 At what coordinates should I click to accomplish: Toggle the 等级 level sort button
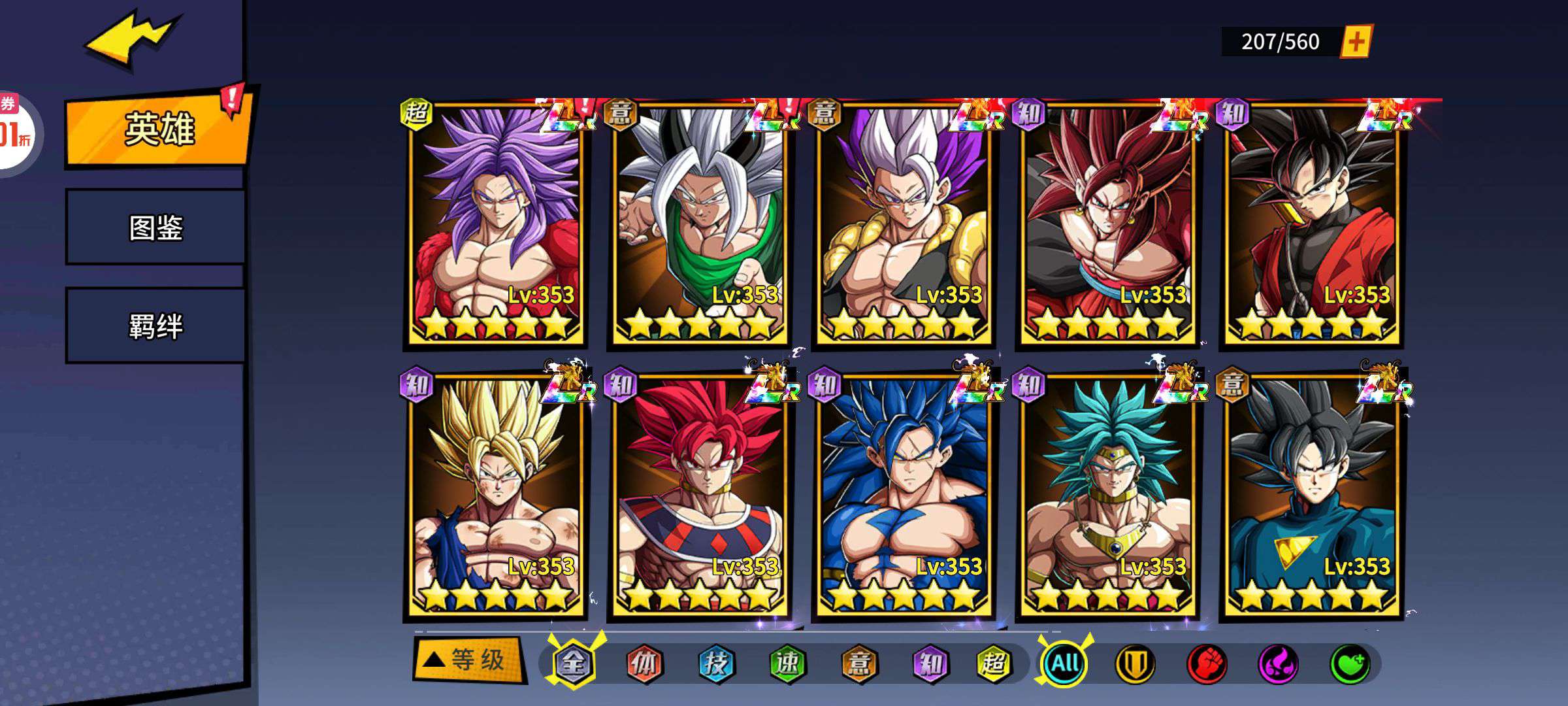tap(468, 660)
